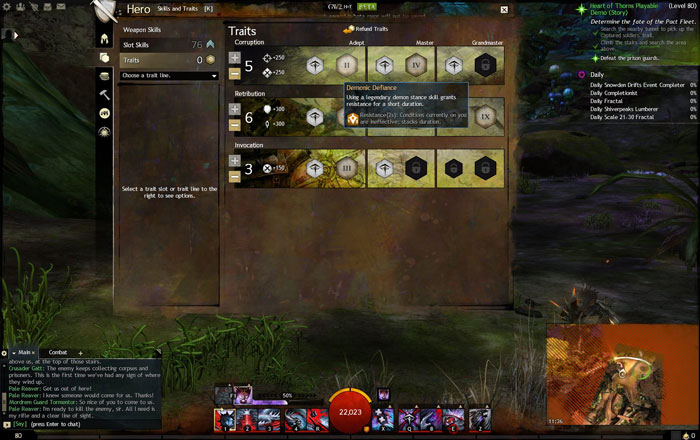Viewport: 700px width, 440px height.
Task: Click the Refund Traits button
Action: (x=365, y=29)
